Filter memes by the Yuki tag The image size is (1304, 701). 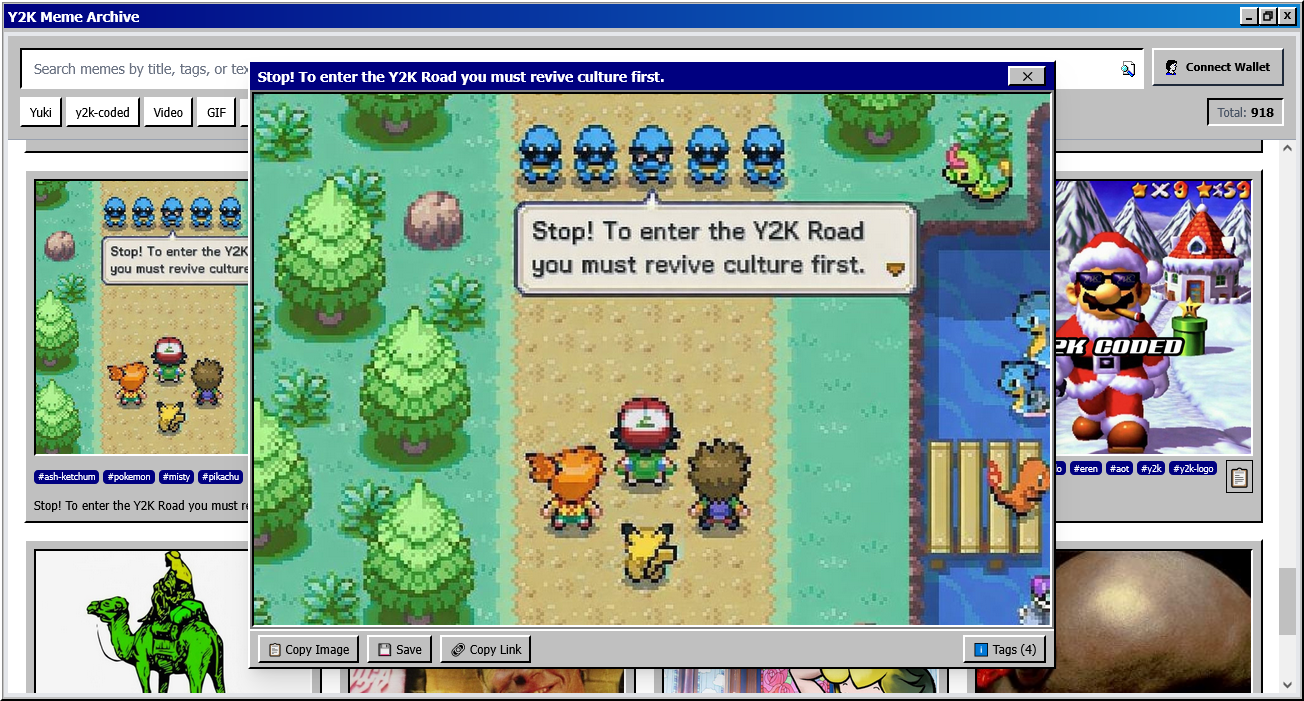click(x=40, y=112)
